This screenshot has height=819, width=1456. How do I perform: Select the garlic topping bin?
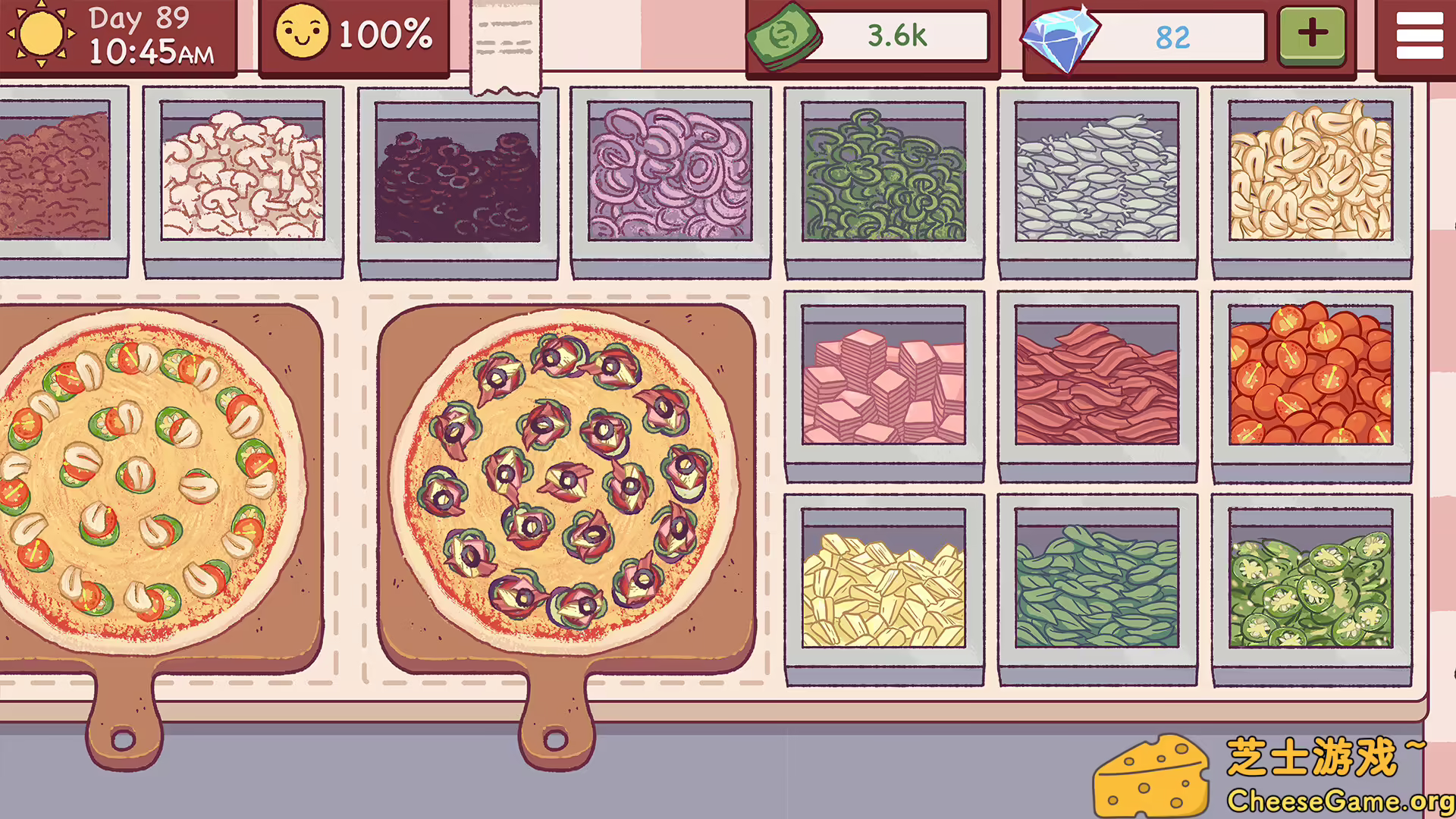(1312, 174)
